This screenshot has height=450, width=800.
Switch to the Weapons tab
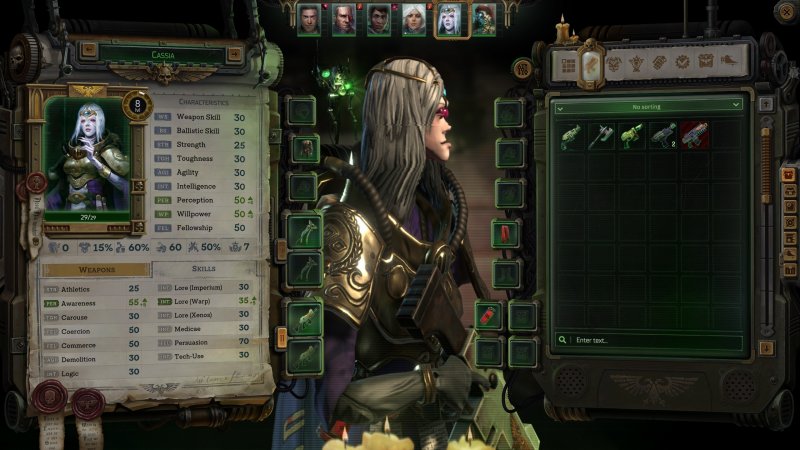(96, 270)
